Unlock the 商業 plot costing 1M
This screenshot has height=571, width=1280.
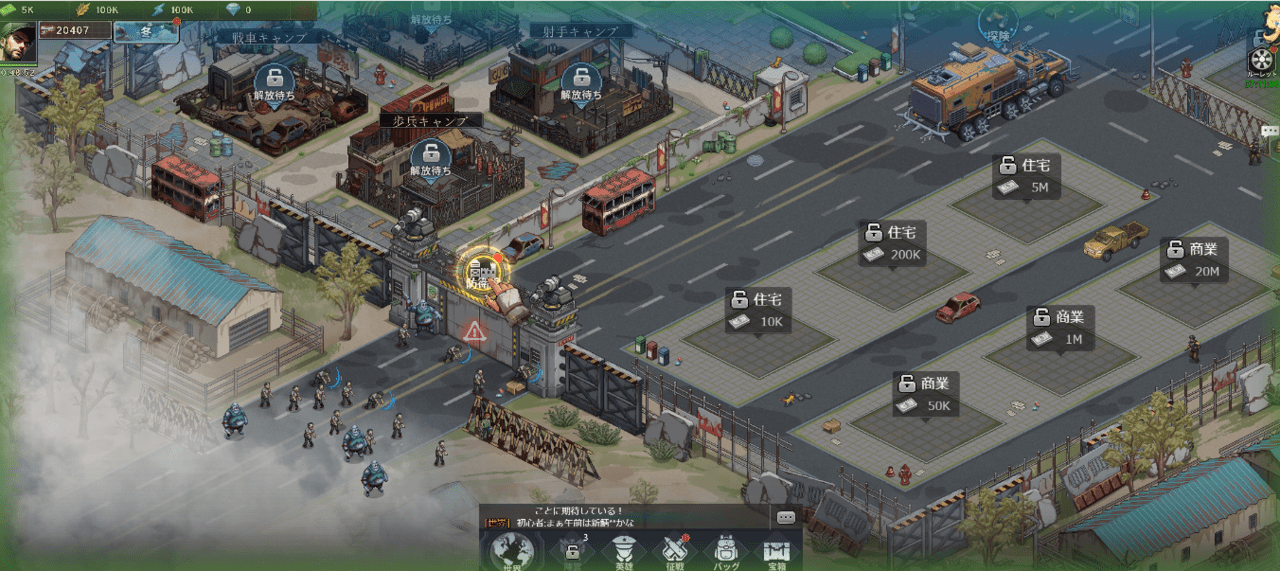click(1061, 328)
